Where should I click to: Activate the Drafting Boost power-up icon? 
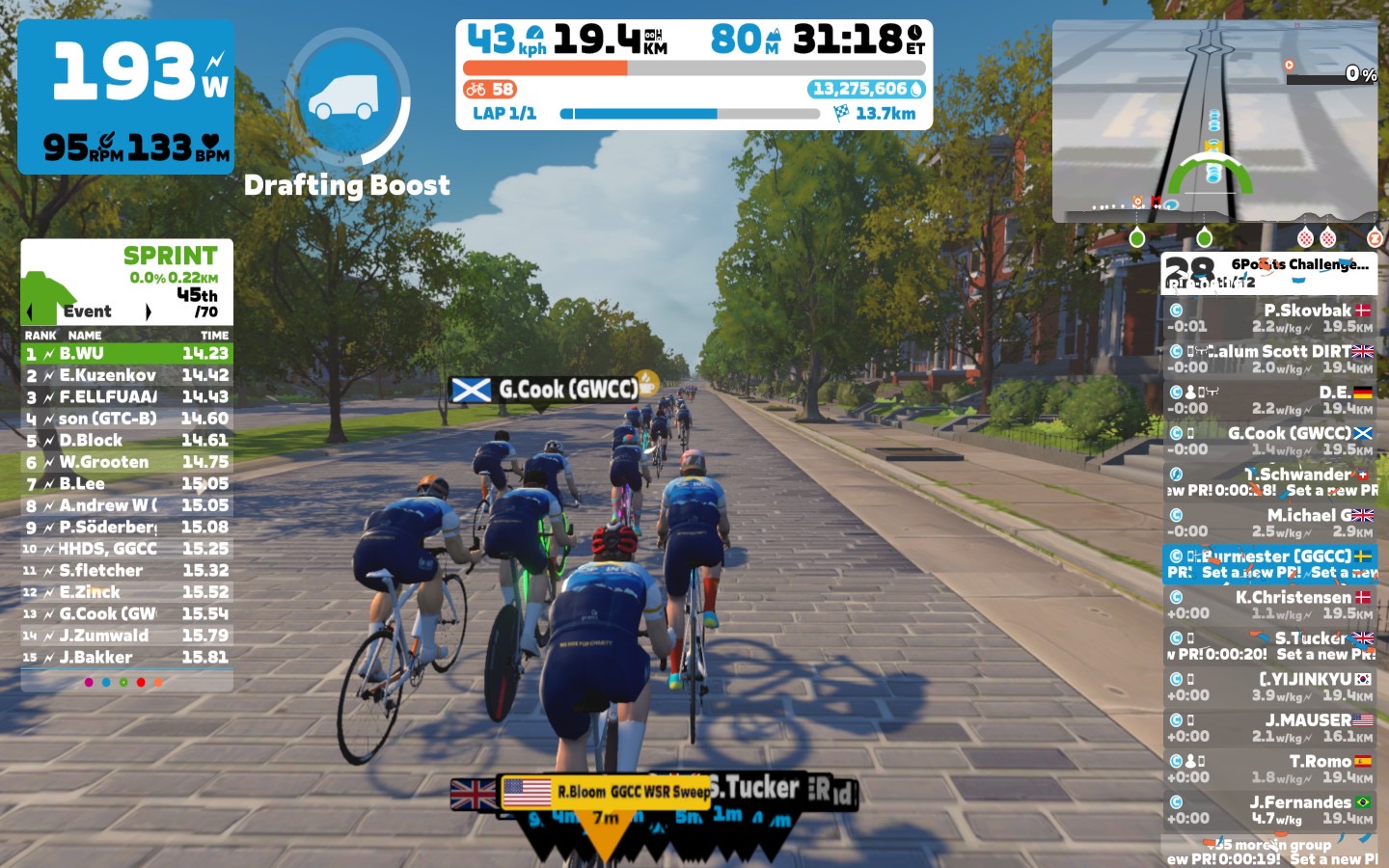[x=347, y=96]
